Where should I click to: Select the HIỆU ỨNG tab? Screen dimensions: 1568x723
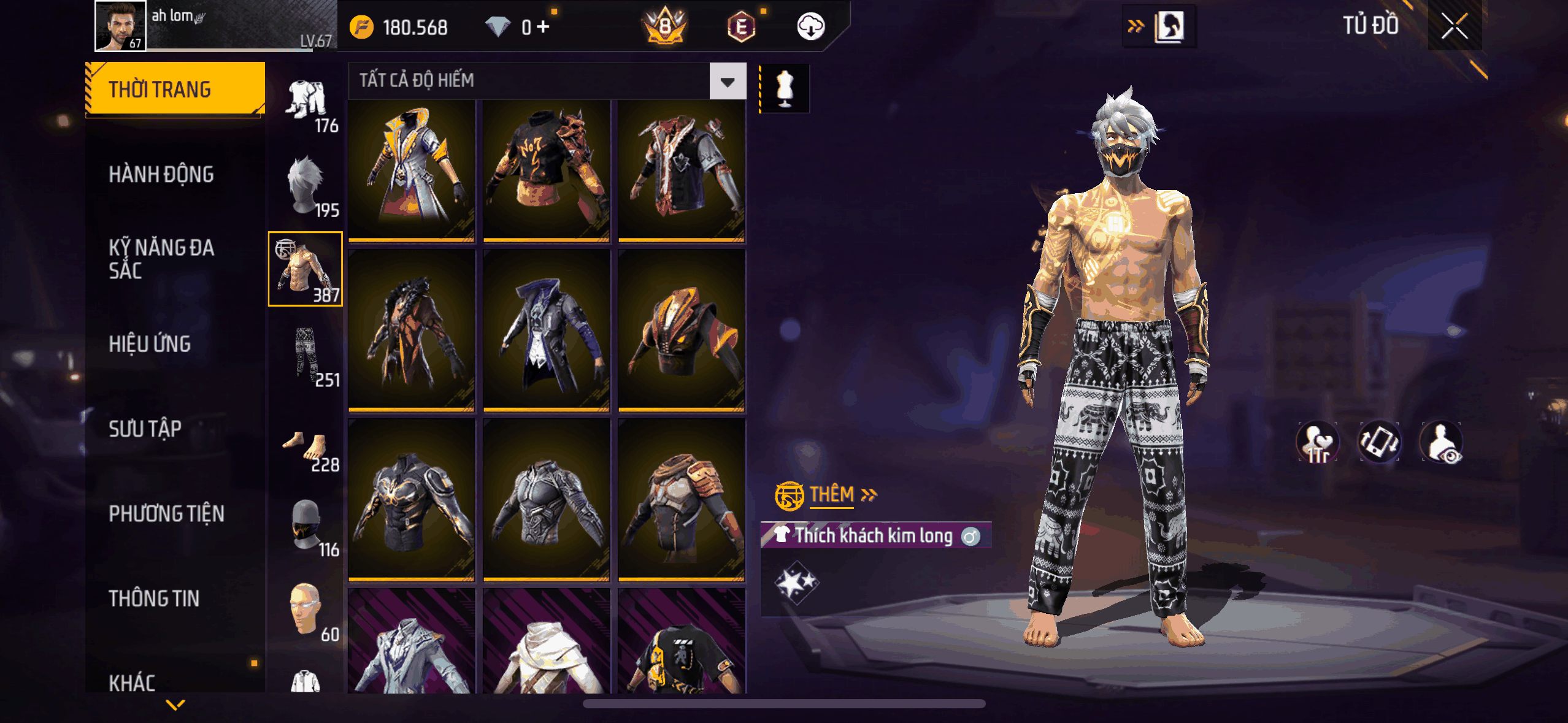point(150,344)
